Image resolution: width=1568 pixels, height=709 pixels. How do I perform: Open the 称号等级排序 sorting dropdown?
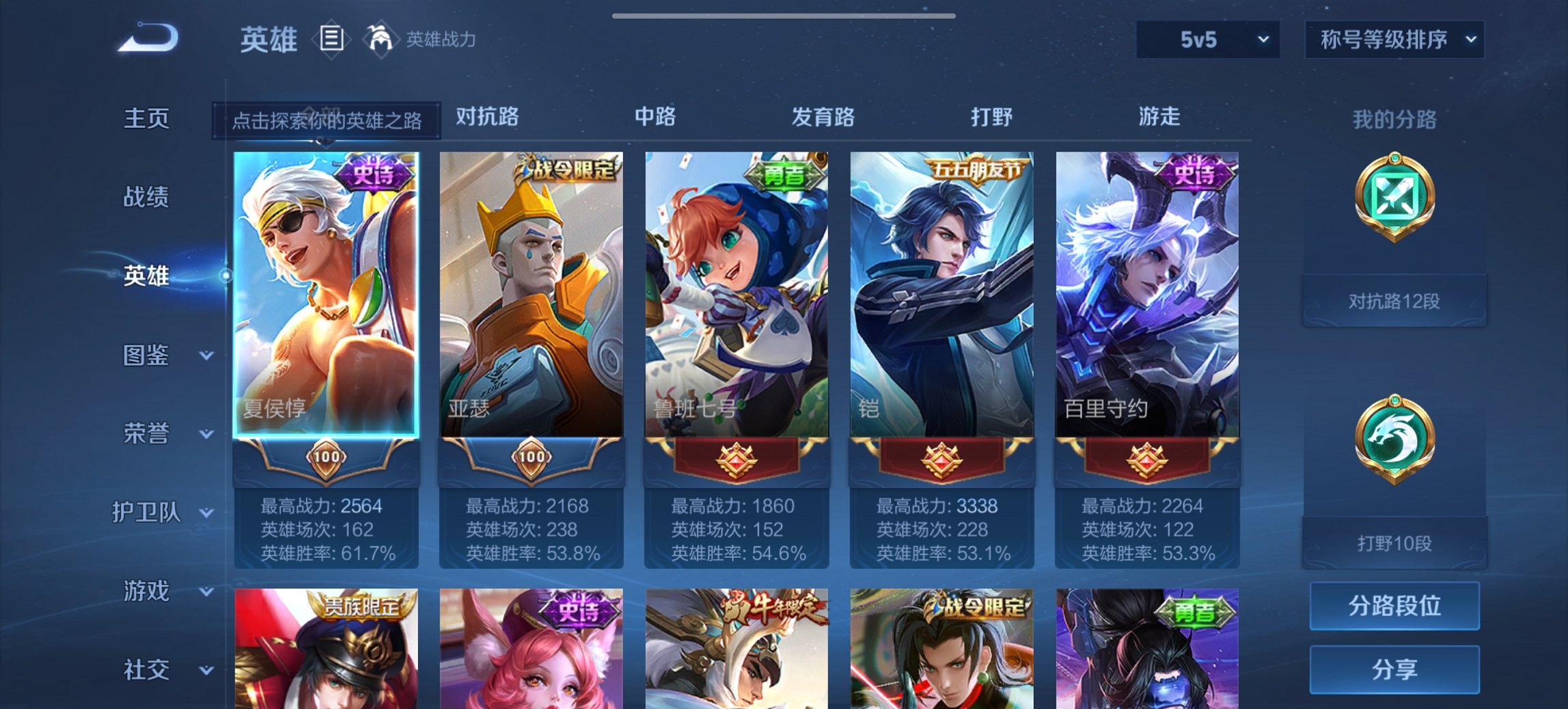[1395, 40]
